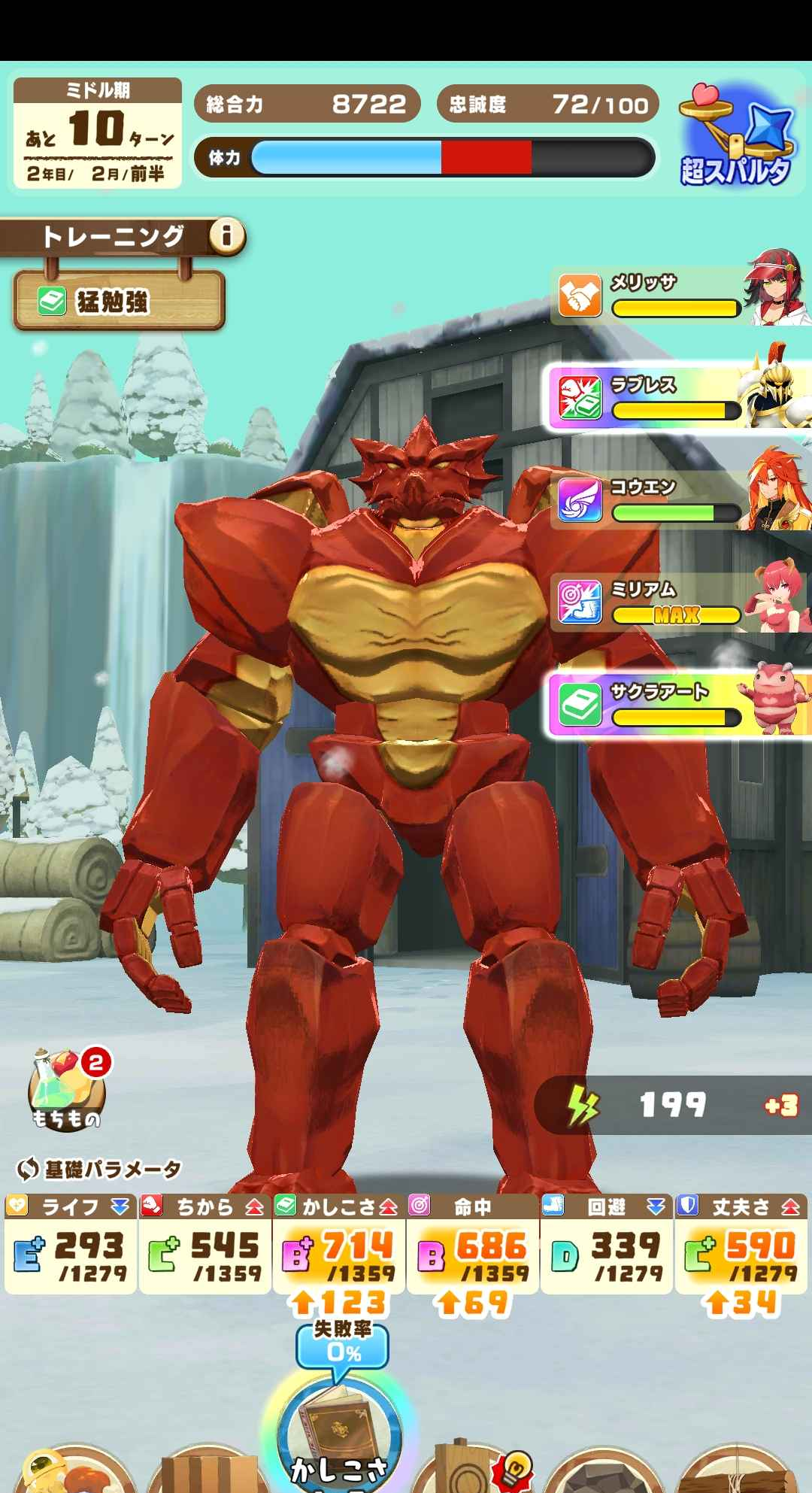This screenshot has width=812, height=1493.
Task: Open the ちから stat panel
Action: [x=205, y=1245]
